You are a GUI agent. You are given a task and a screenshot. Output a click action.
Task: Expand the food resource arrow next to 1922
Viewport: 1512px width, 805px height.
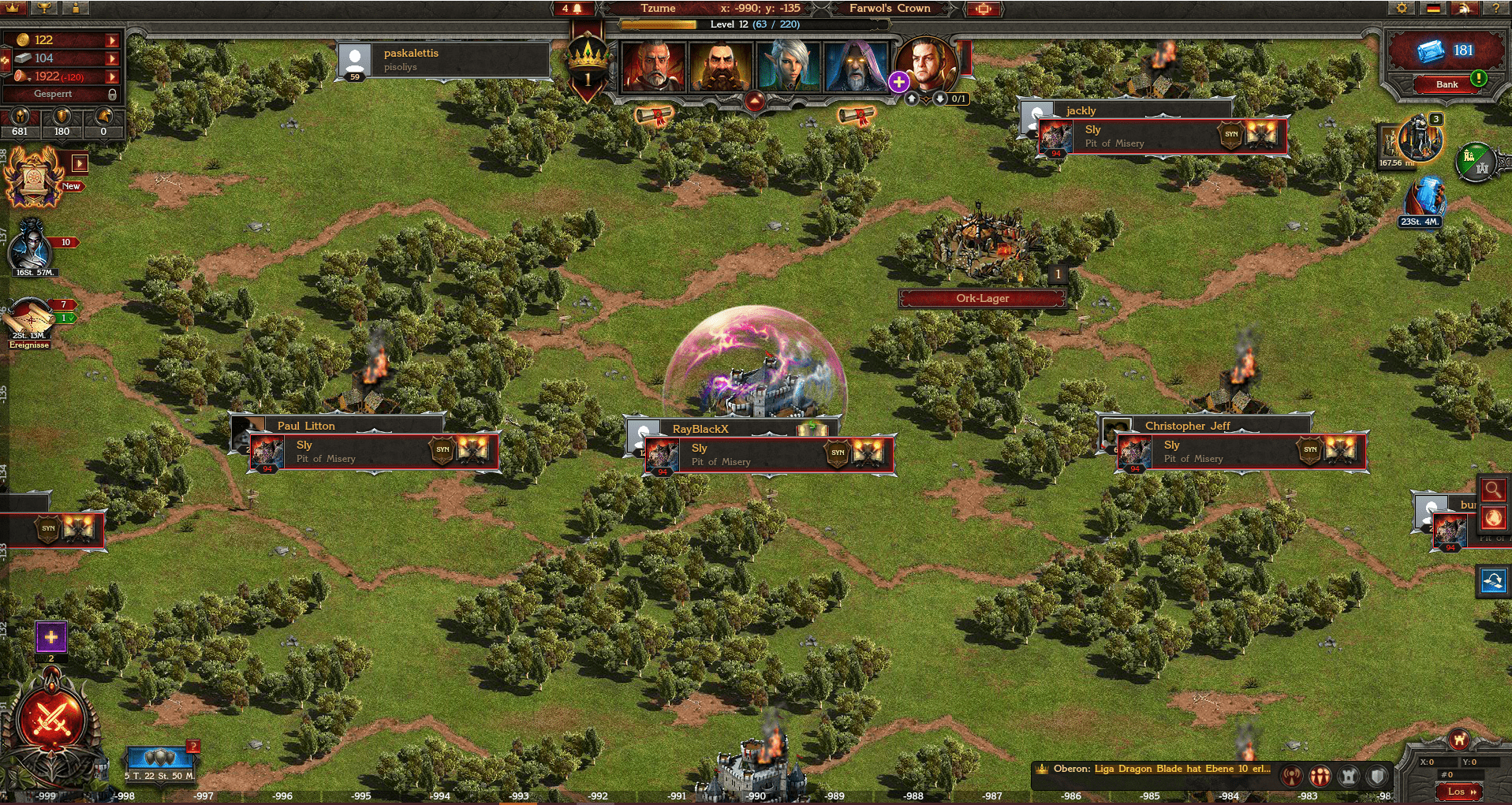tap(111, 76)
